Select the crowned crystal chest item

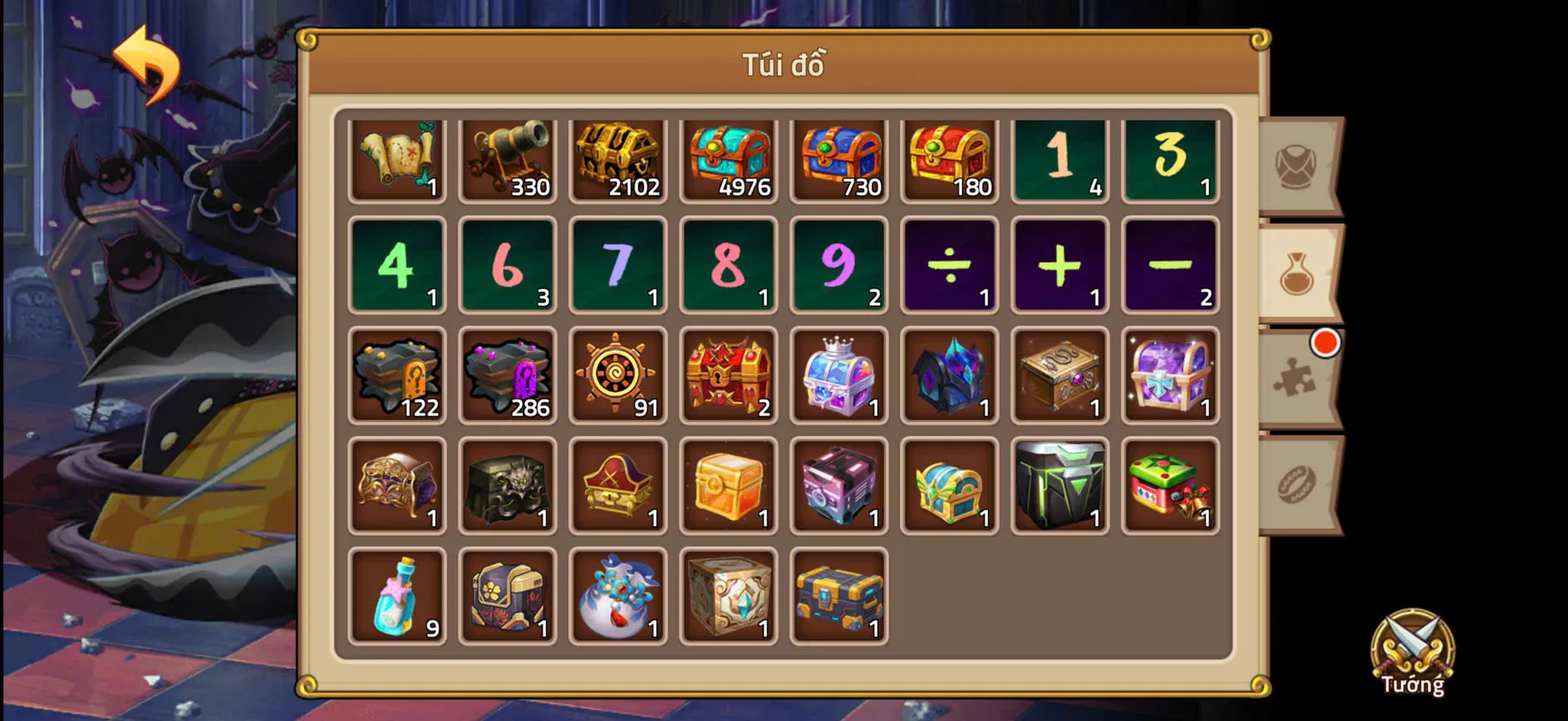pos(839,375)
